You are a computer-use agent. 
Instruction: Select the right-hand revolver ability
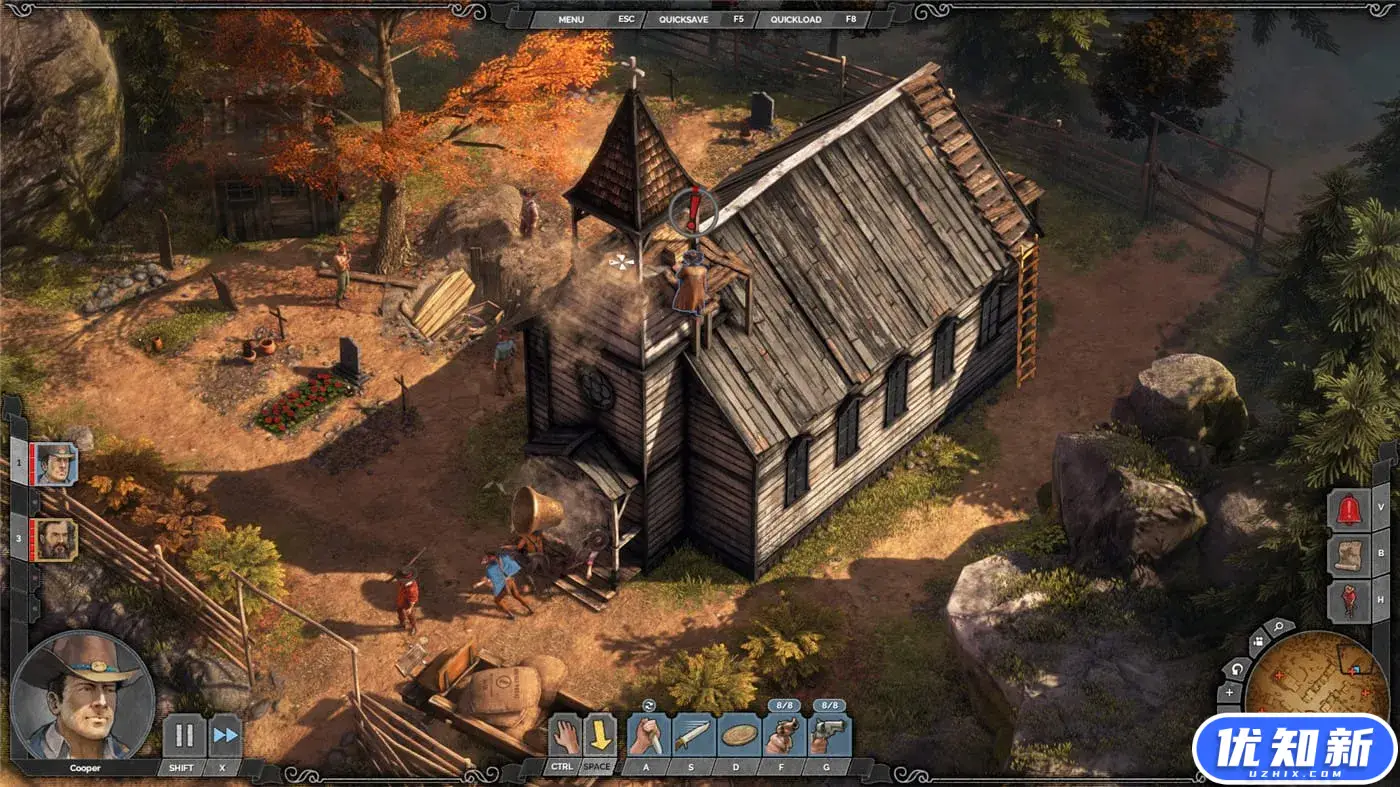click(829, 736)
